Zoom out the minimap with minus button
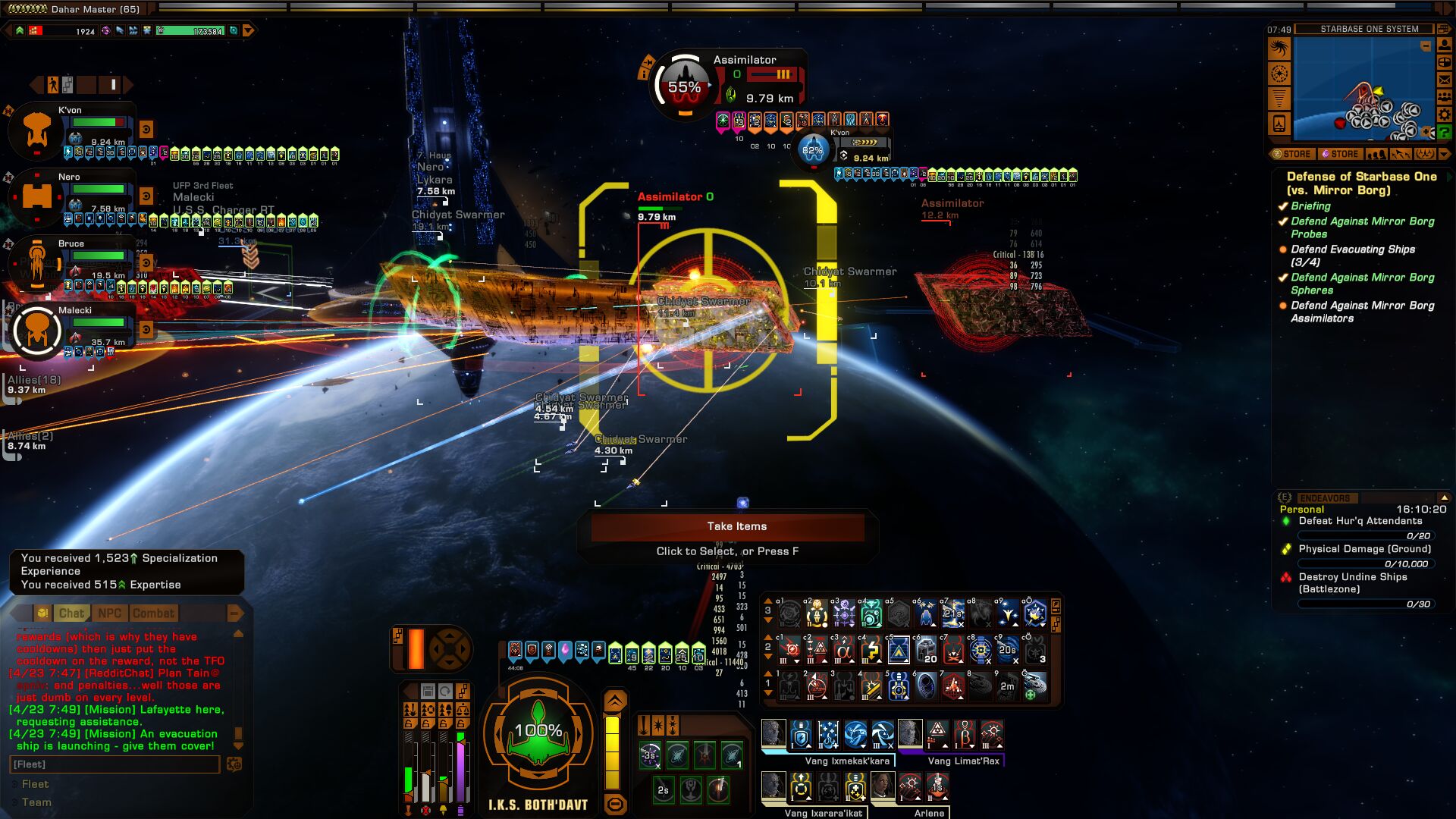 [1426, 47]
